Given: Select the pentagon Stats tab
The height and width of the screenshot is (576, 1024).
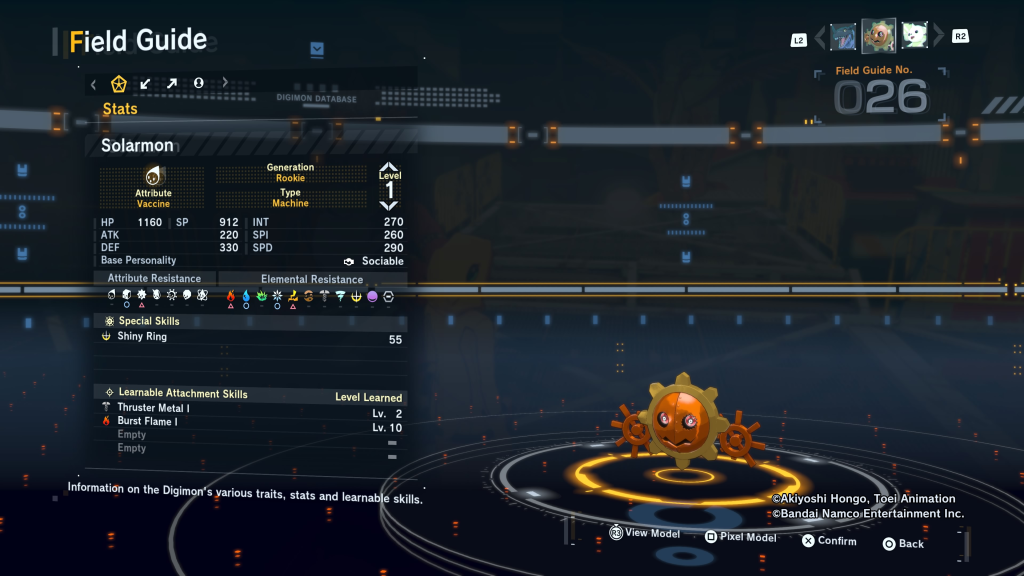Looking at the screenshot, I should pyautogui.click(x=118, y=84).
